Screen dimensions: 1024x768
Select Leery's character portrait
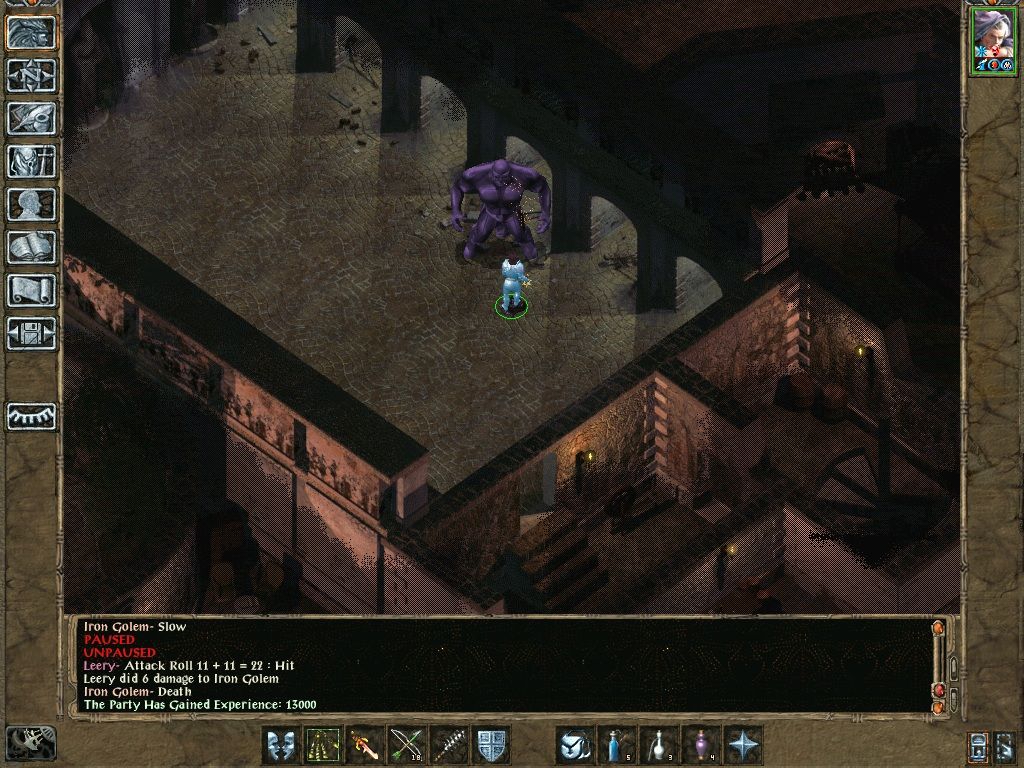(993, 40)
